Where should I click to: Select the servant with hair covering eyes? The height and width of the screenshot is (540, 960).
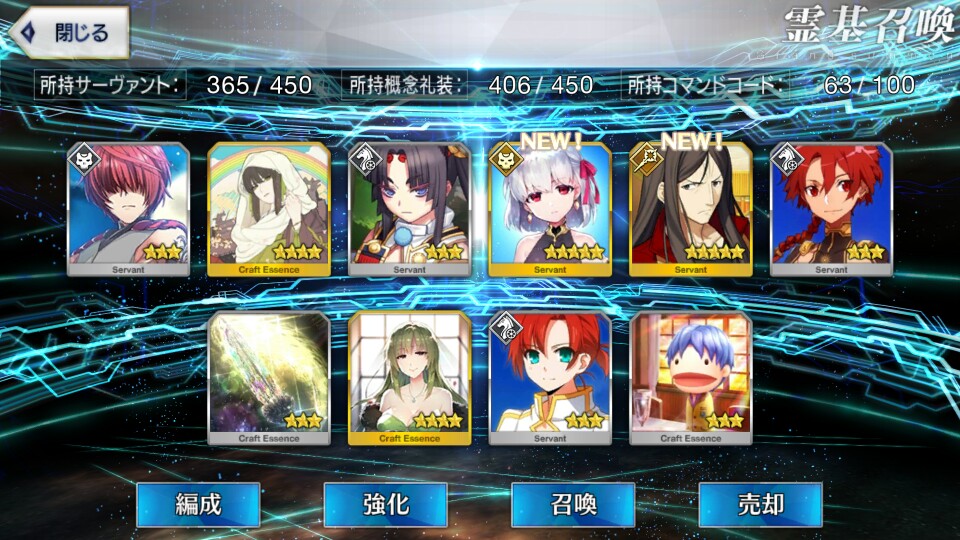click(127, 208)
